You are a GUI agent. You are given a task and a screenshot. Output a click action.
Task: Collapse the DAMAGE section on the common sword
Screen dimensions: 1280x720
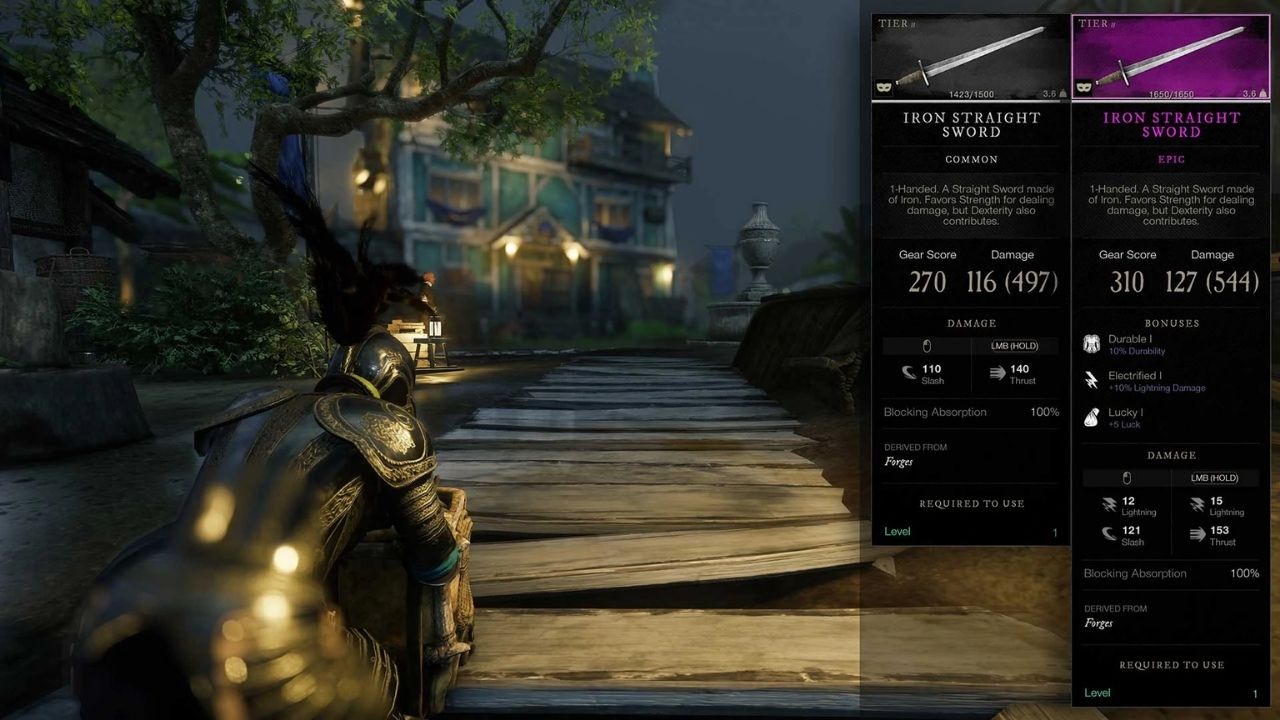click(x=970, y=322)
